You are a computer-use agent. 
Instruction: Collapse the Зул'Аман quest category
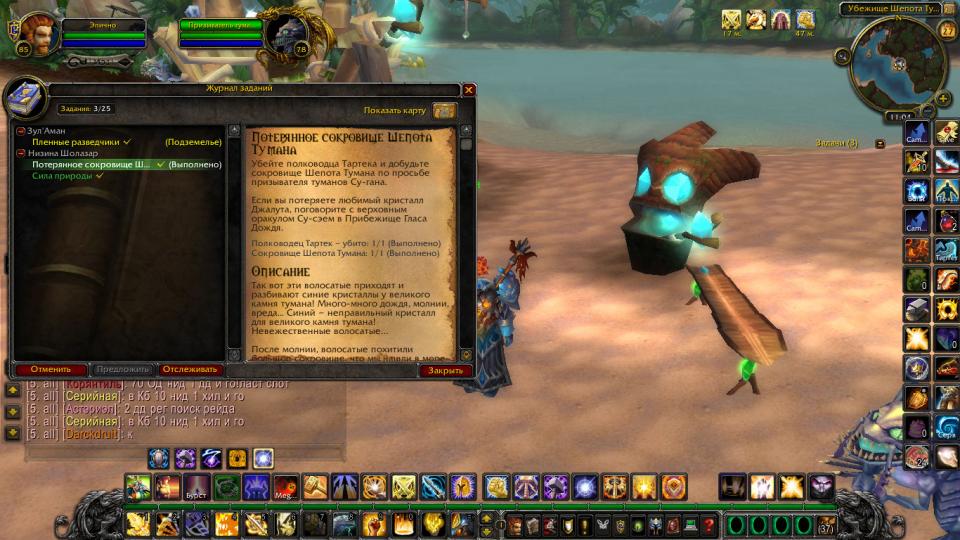[20, 131]
